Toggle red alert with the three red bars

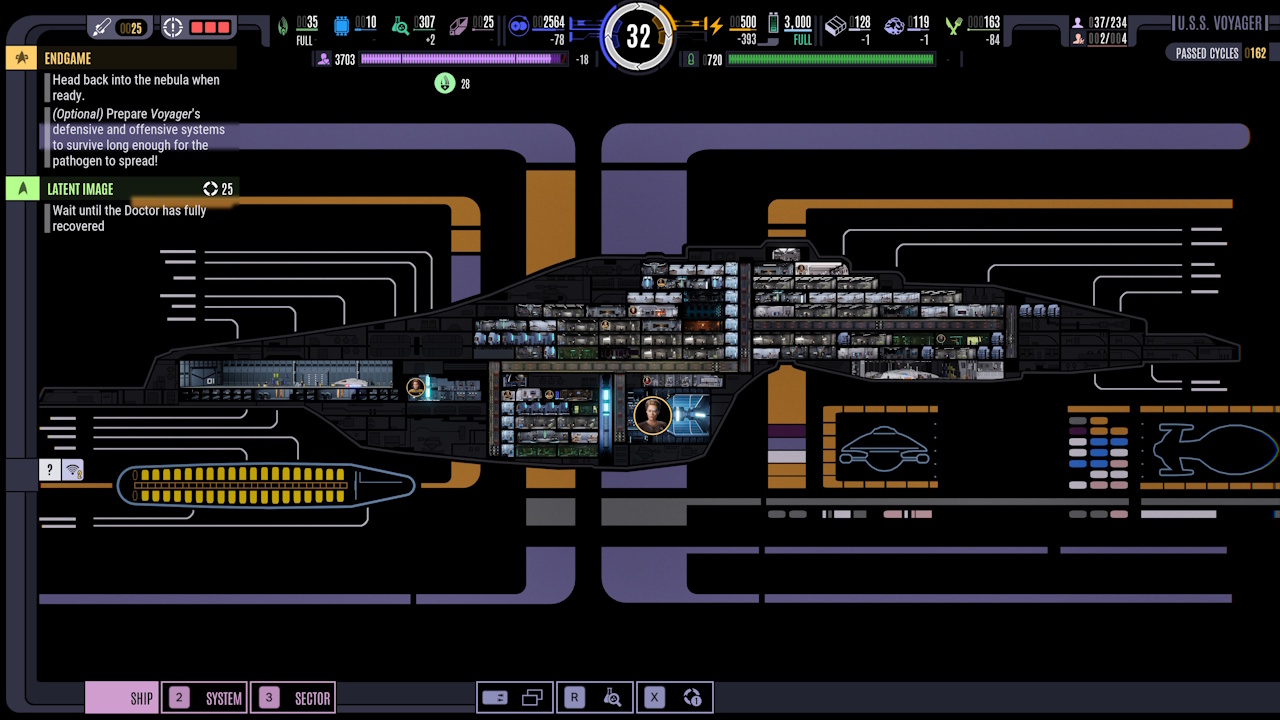[x=210, y=27]
